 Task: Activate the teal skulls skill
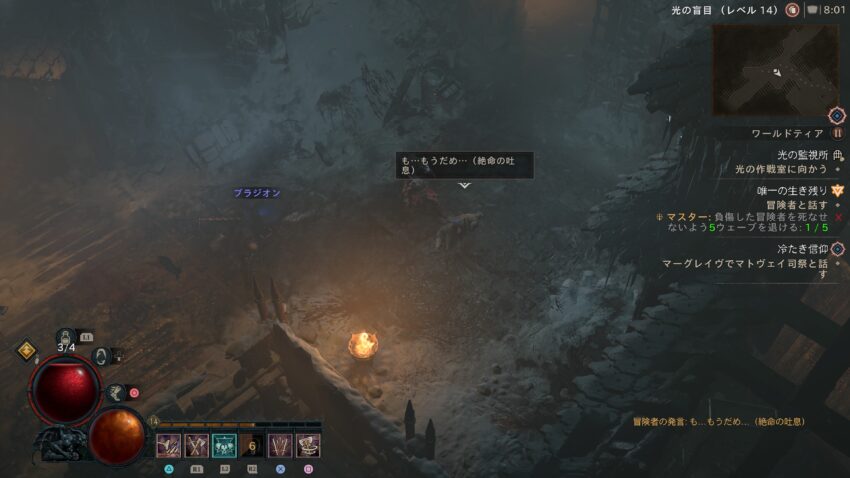click(x=225, y=446)
